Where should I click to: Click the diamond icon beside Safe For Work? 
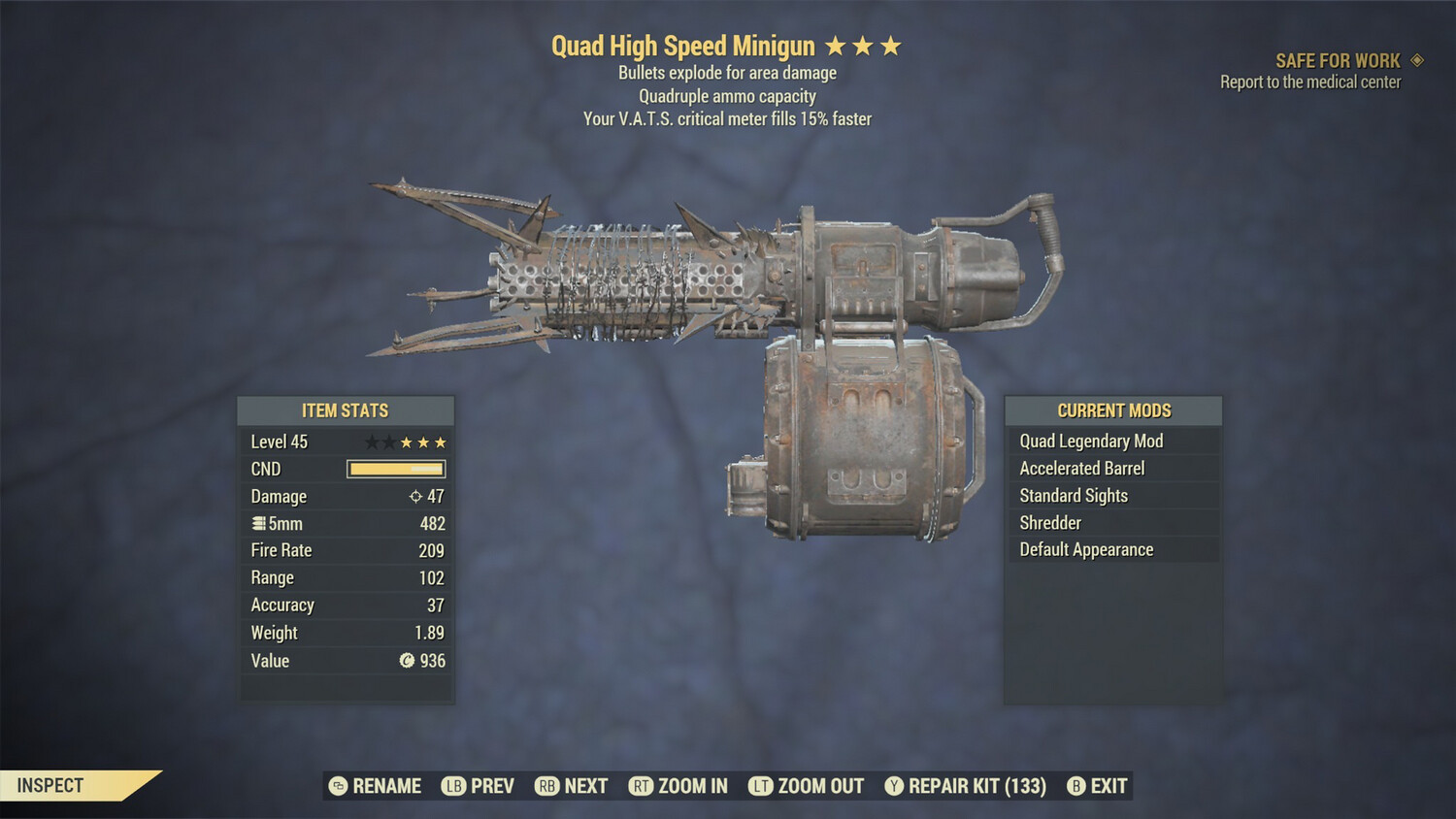(1417, 60)
